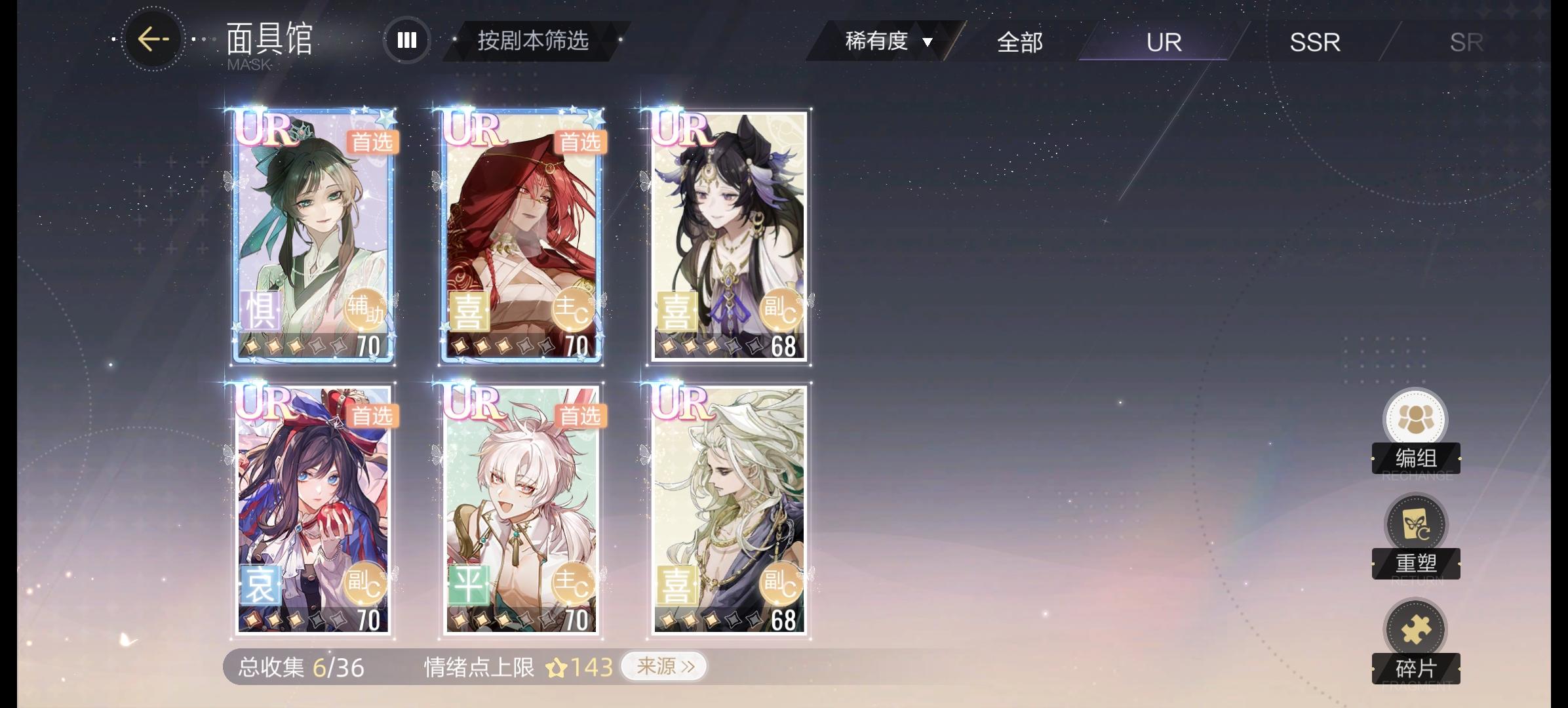Switch to the 全部 tab
The height and width of the screenshot is (708, 1568).
(1020, 42)
